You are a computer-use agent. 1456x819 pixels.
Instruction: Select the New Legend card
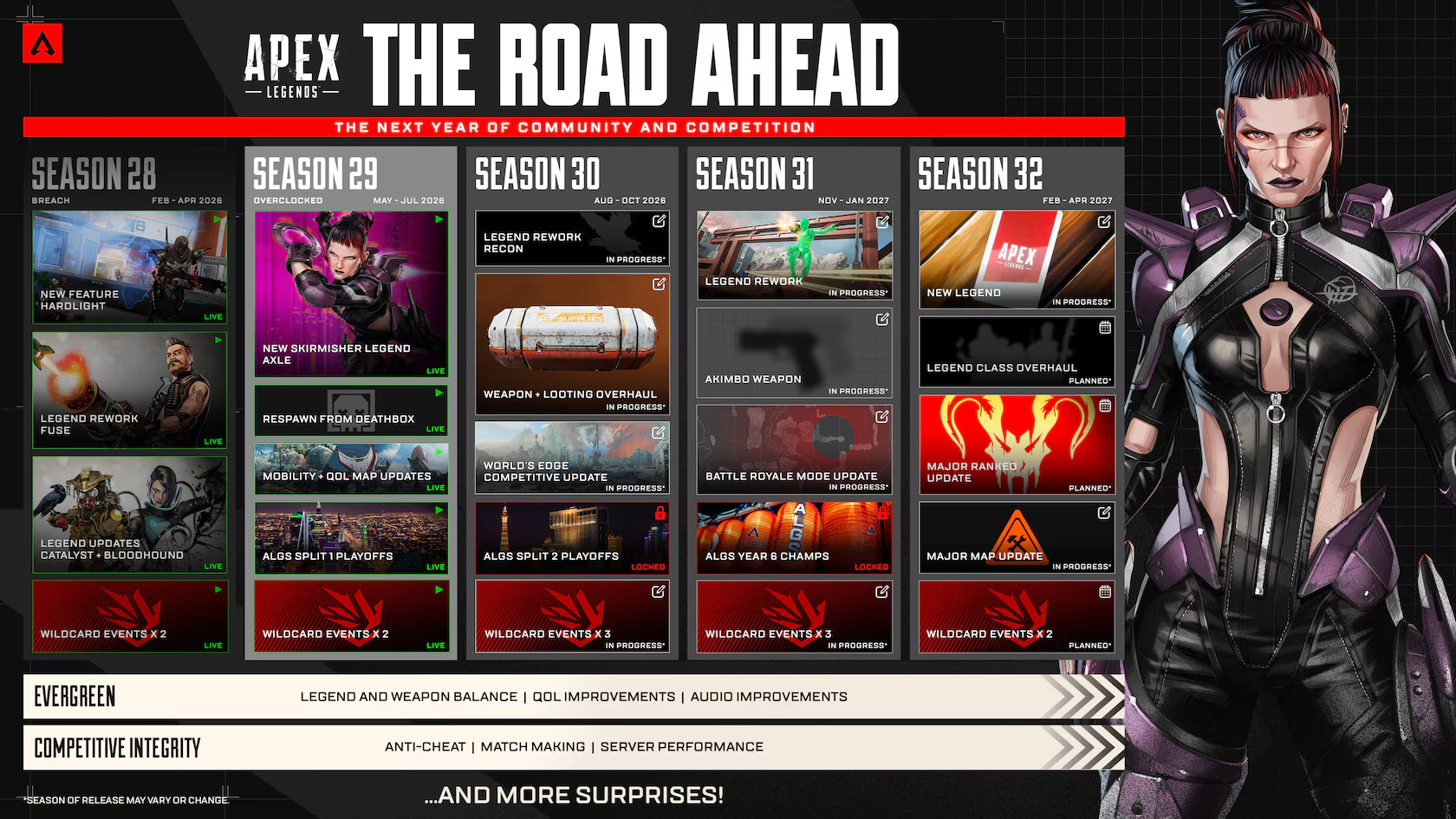tap(1016, 259)
